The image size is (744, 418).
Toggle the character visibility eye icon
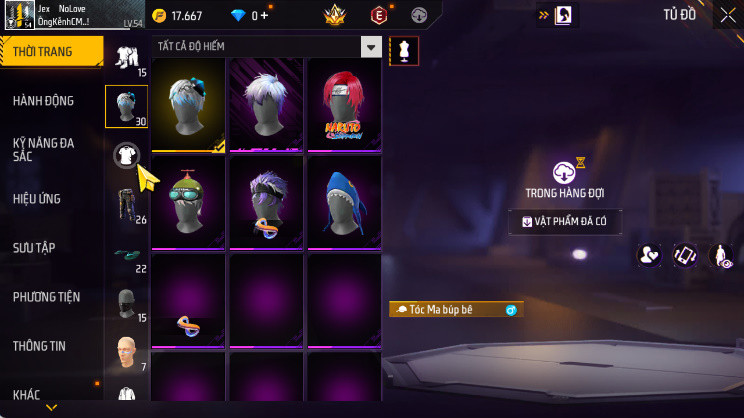pyautogui.click(x=721, y=256)
